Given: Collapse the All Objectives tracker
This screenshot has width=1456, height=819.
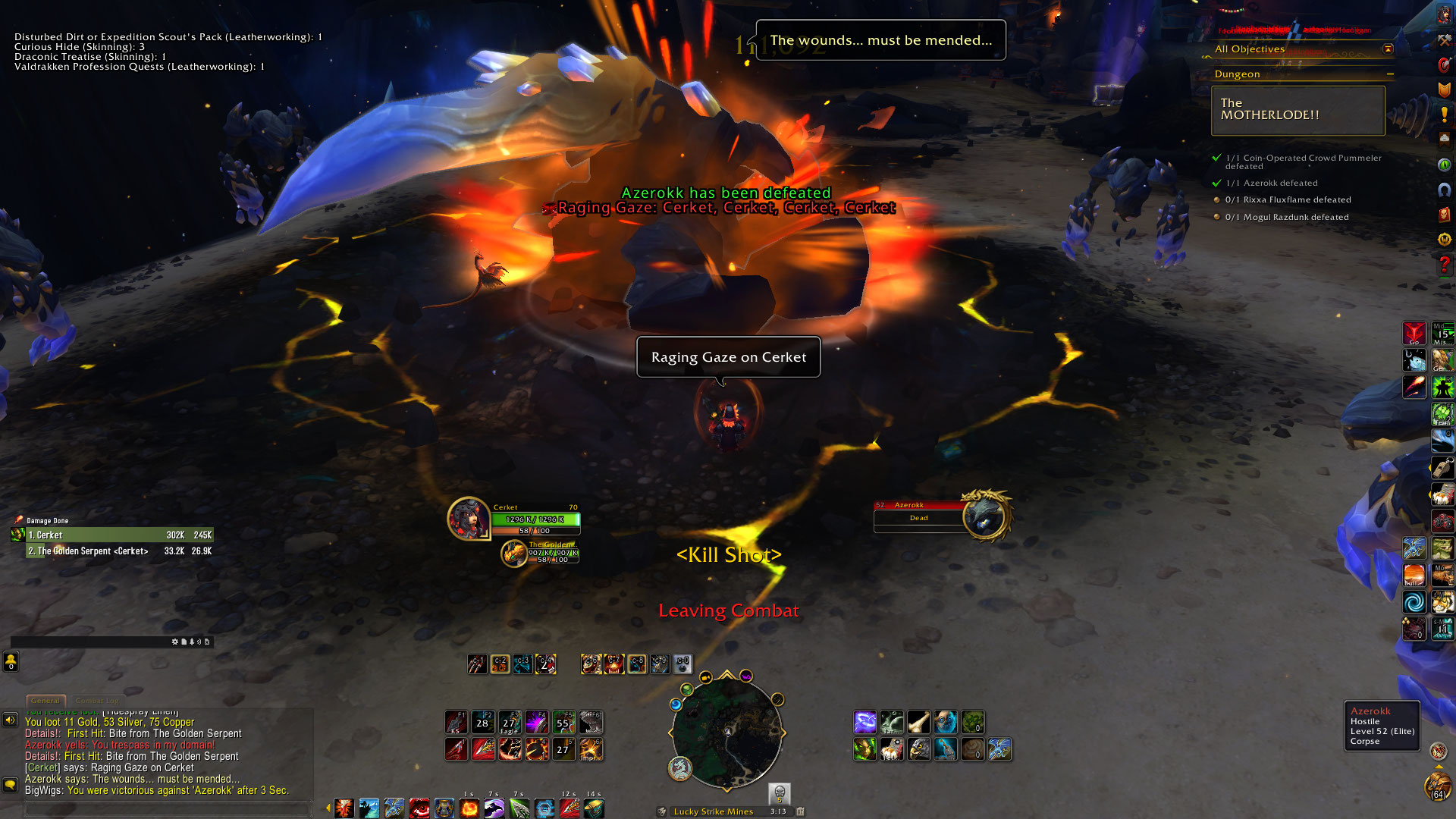Looking at the screenshot, I should pos(1388,49).
